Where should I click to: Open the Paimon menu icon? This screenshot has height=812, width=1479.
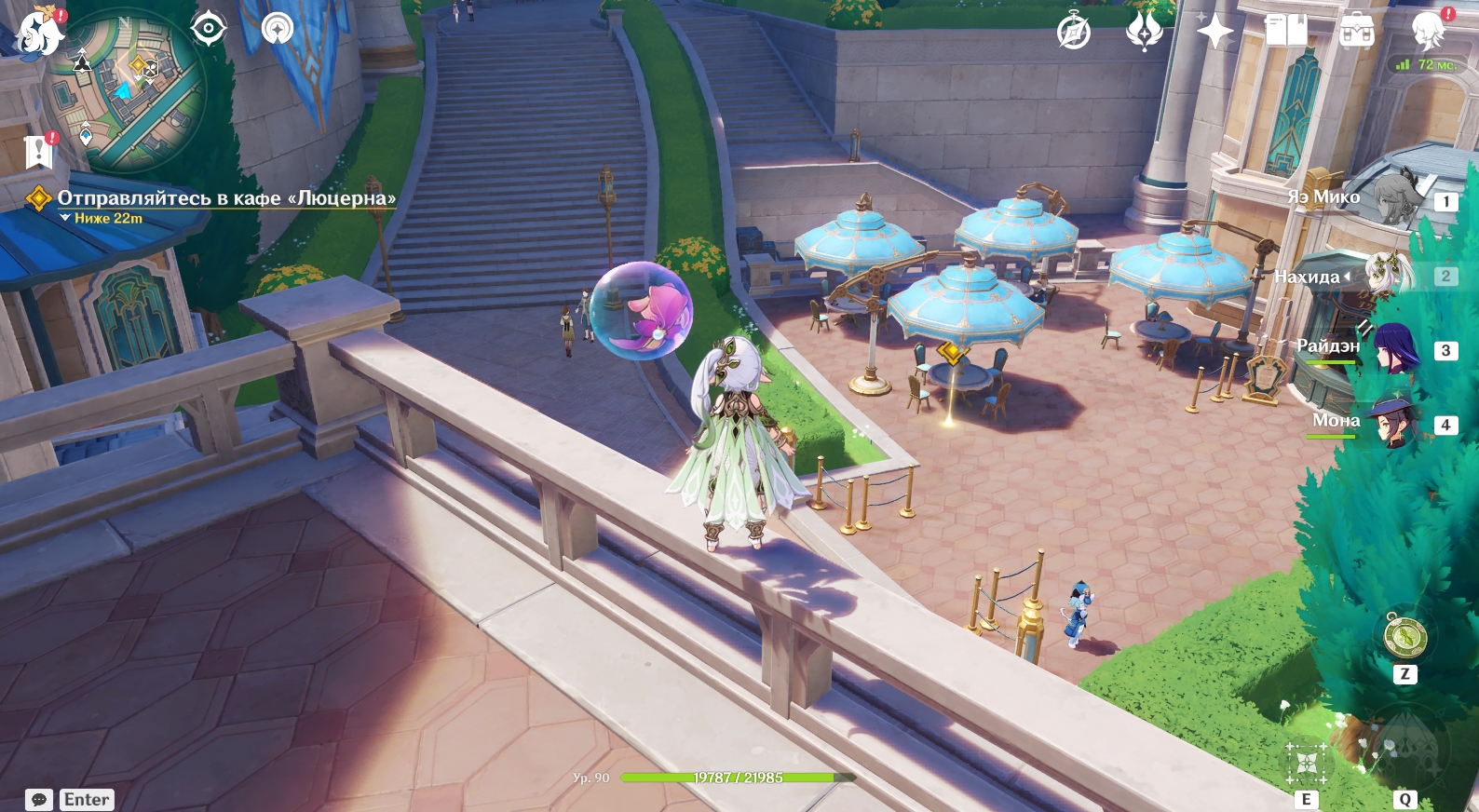pos(39,32)
